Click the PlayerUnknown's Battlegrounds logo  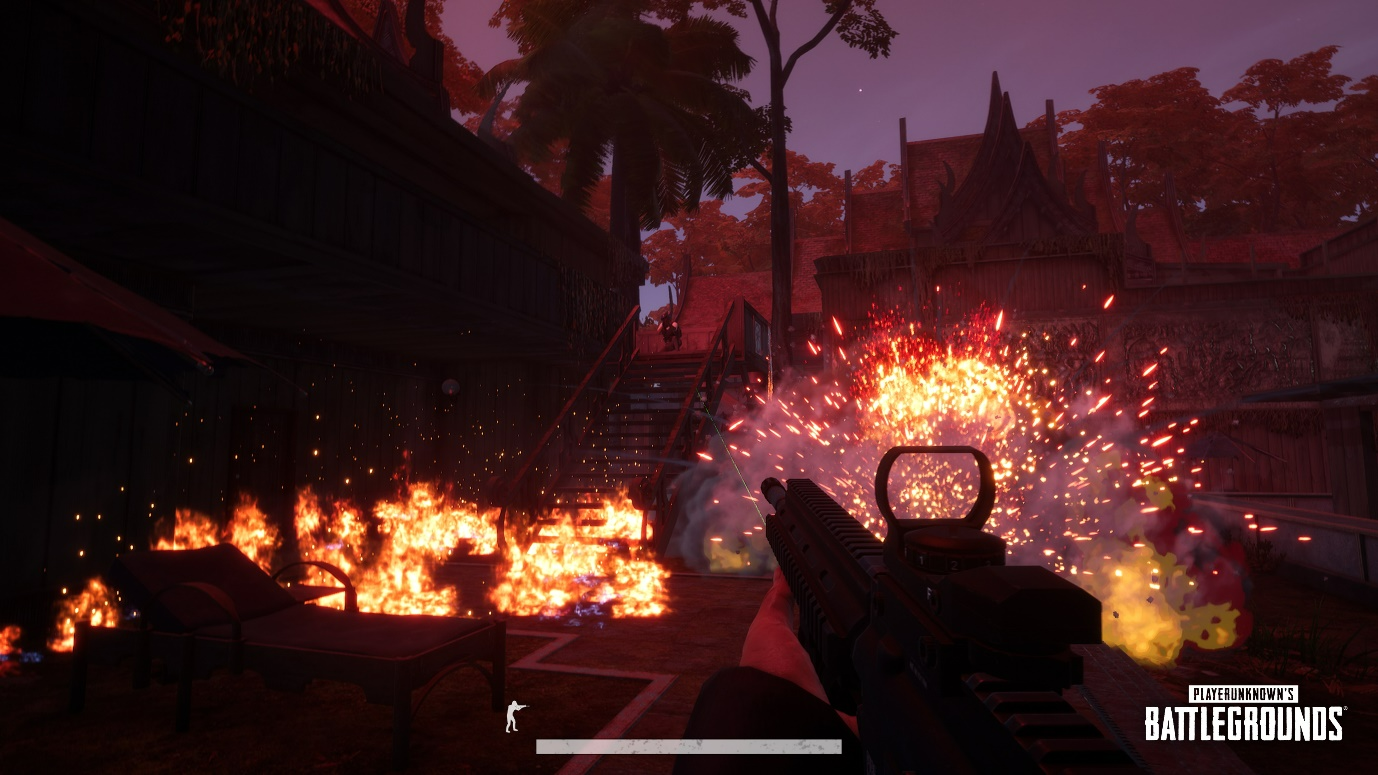coord(1243,713)
